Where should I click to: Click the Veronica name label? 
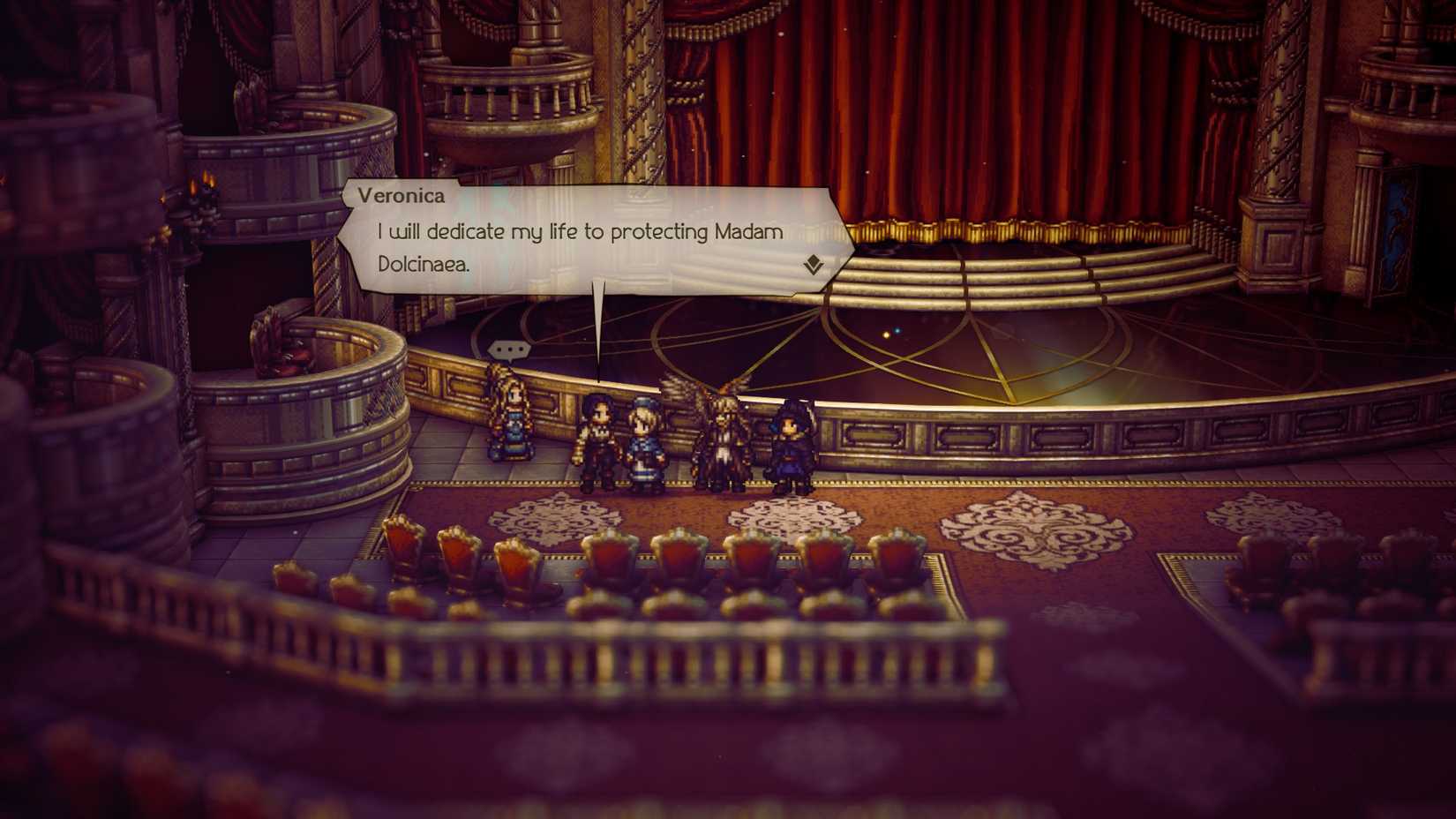tap(400, 196)
